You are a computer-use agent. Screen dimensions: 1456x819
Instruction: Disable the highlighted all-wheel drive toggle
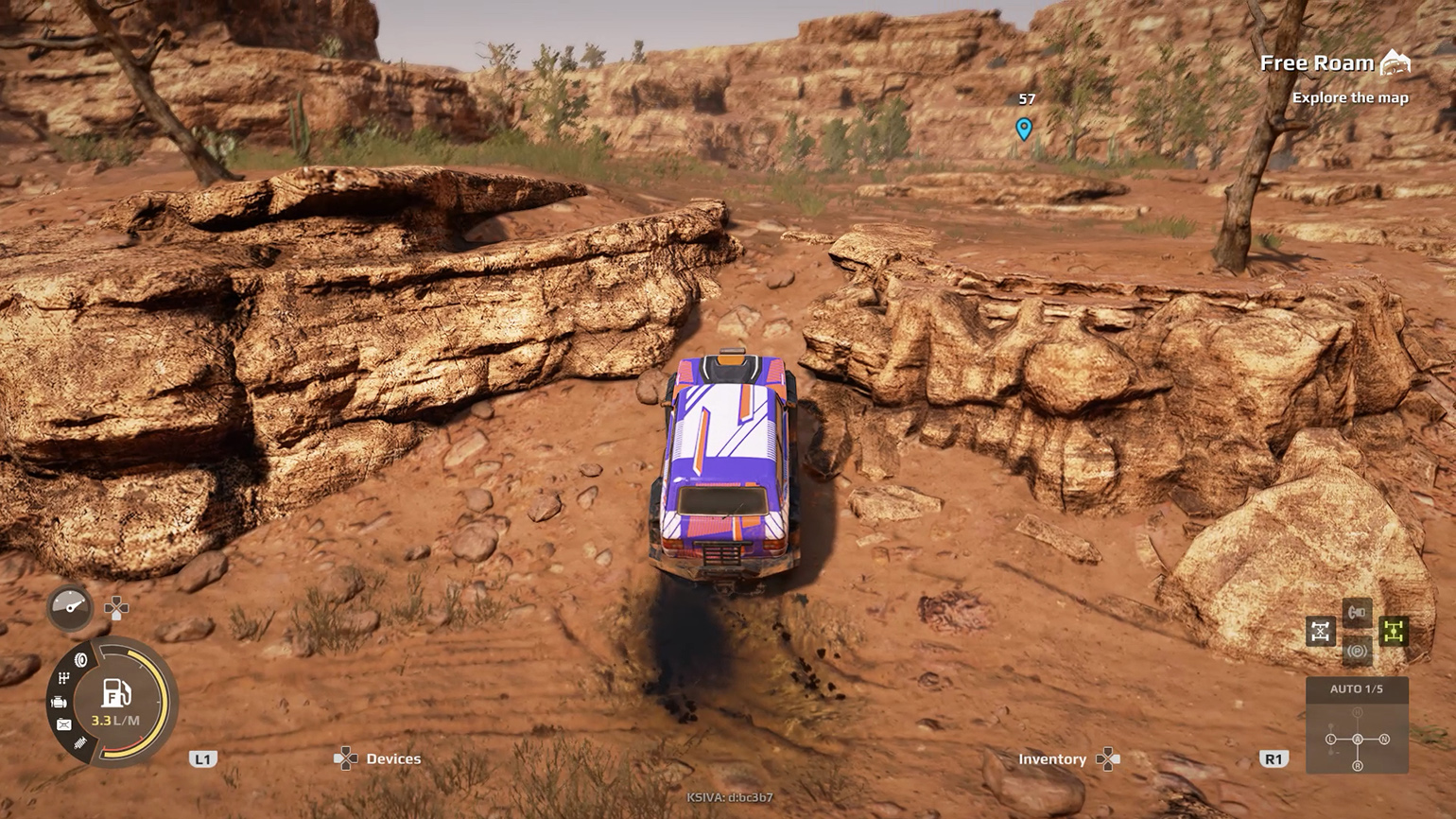(x=1394, y=631)
